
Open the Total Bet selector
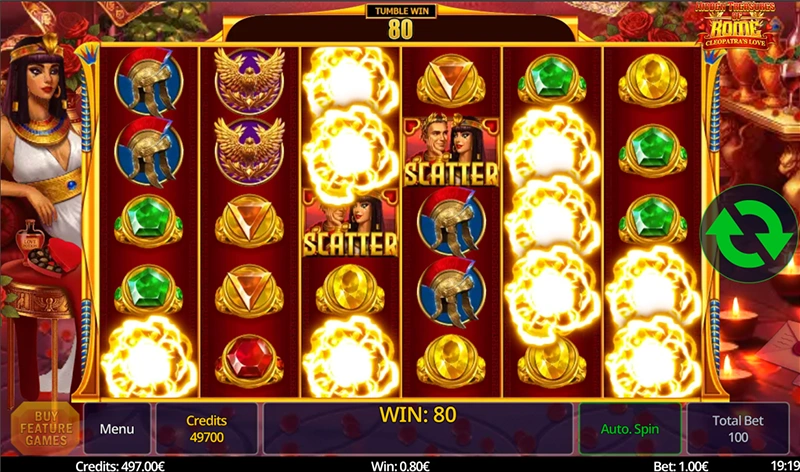point(737,429)
